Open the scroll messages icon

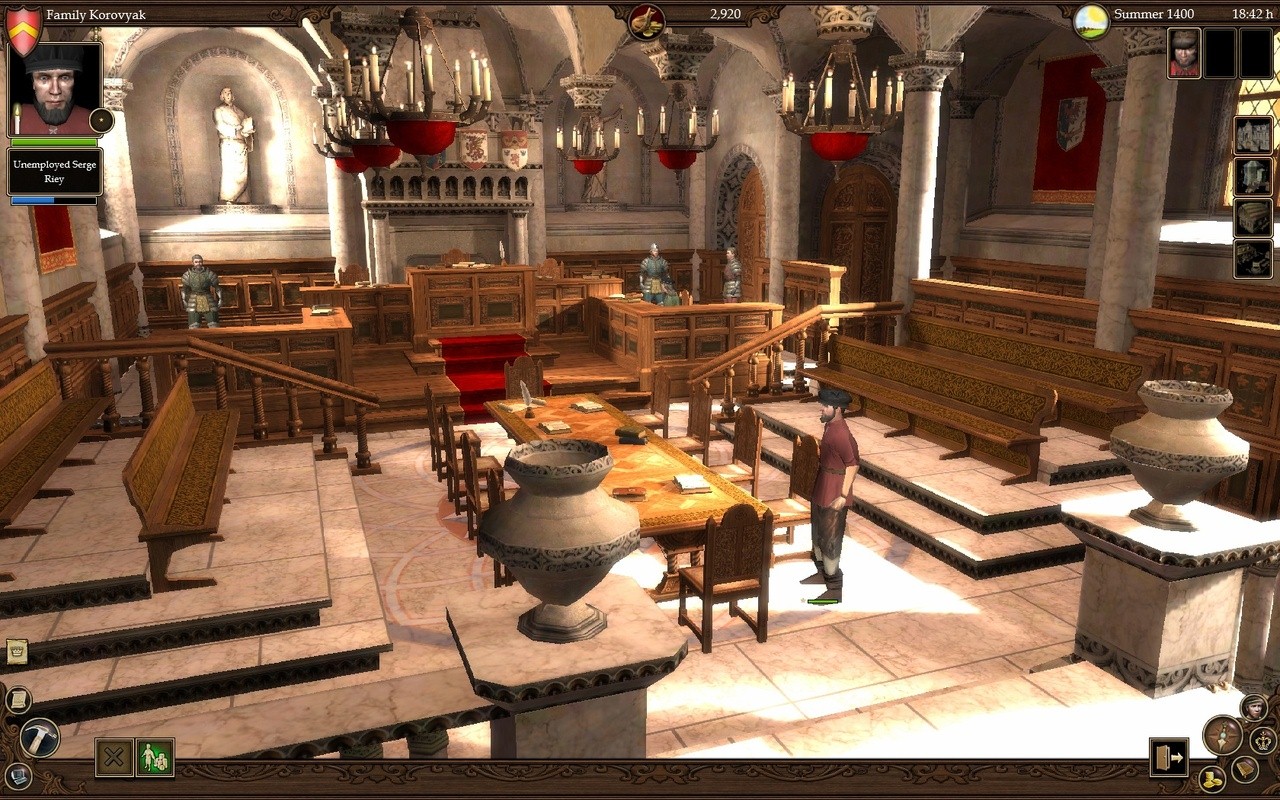(x=17, y=699)
